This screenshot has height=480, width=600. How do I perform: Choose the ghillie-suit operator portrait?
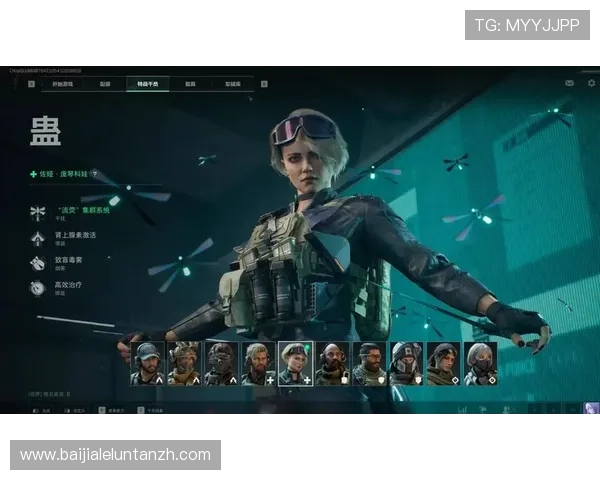(x=184, y=364)
